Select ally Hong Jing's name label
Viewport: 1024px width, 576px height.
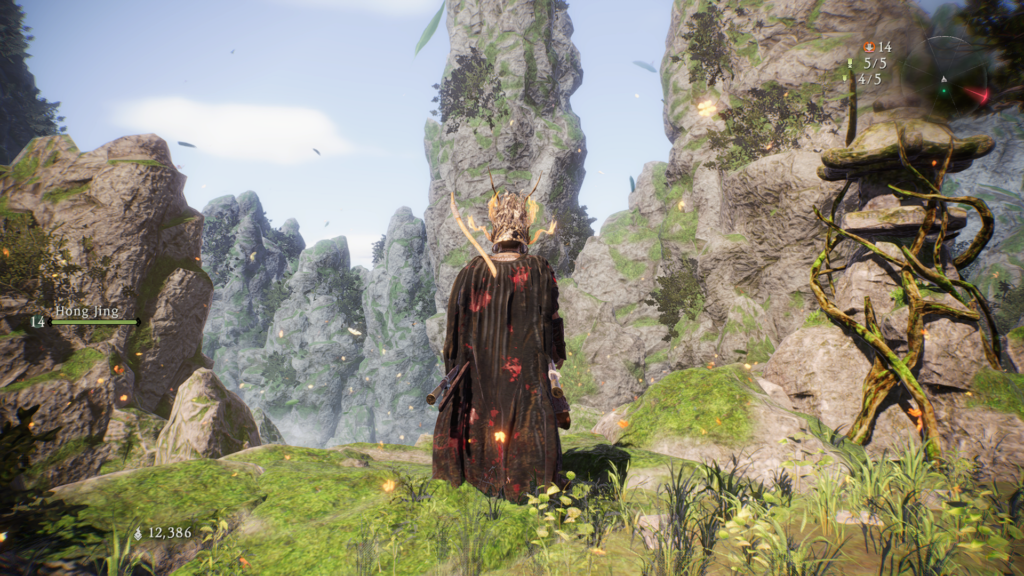click(86, 311)
